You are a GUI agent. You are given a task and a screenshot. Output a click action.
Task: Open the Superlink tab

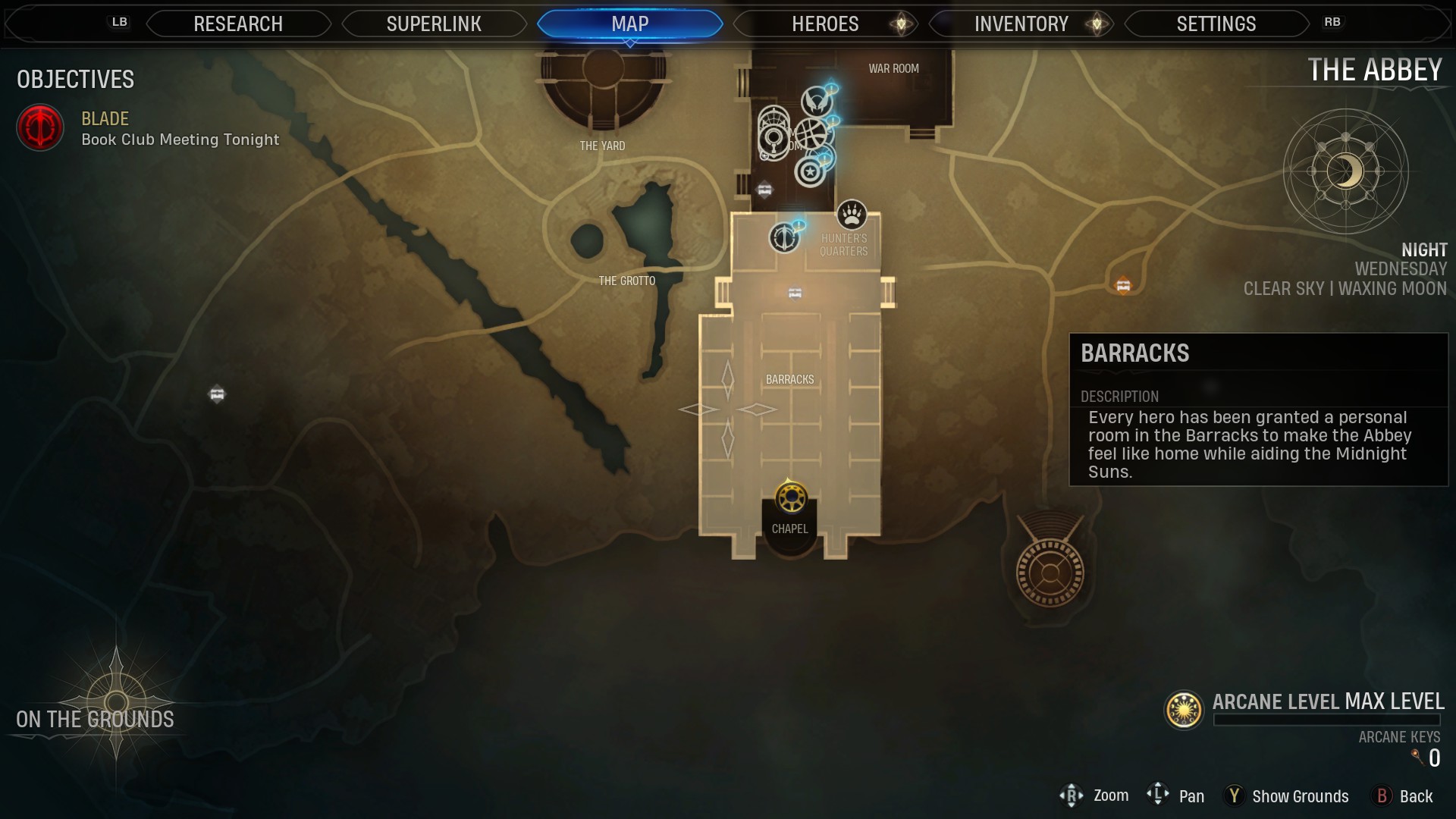(x=434, y=24)
